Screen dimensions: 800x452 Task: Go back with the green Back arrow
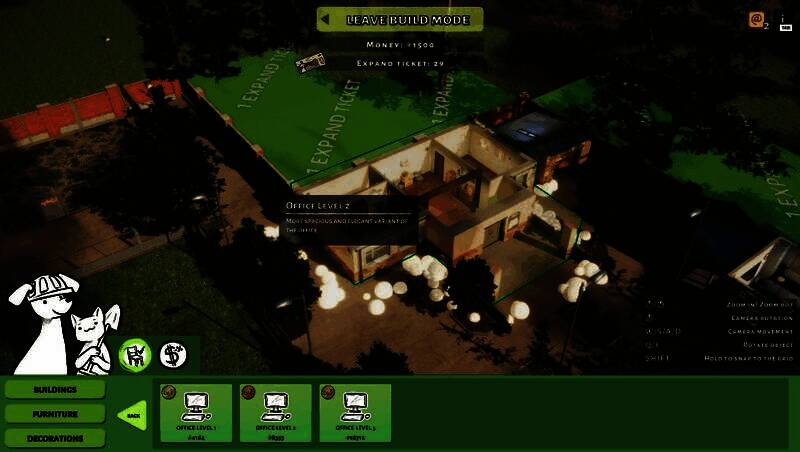click(x=133, y=414)
